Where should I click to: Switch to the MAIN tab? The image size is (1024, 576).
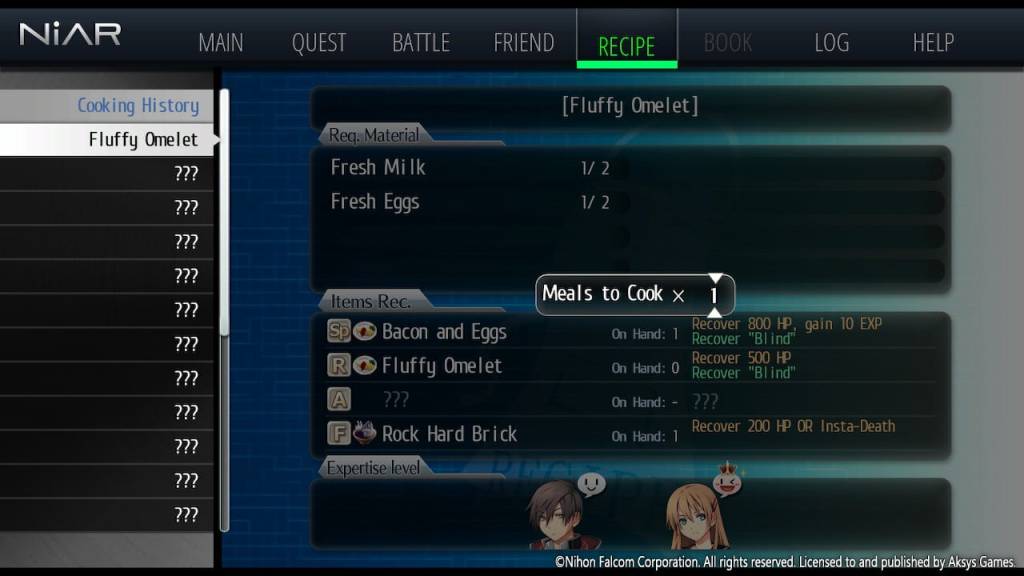click(x=221, y=43)
